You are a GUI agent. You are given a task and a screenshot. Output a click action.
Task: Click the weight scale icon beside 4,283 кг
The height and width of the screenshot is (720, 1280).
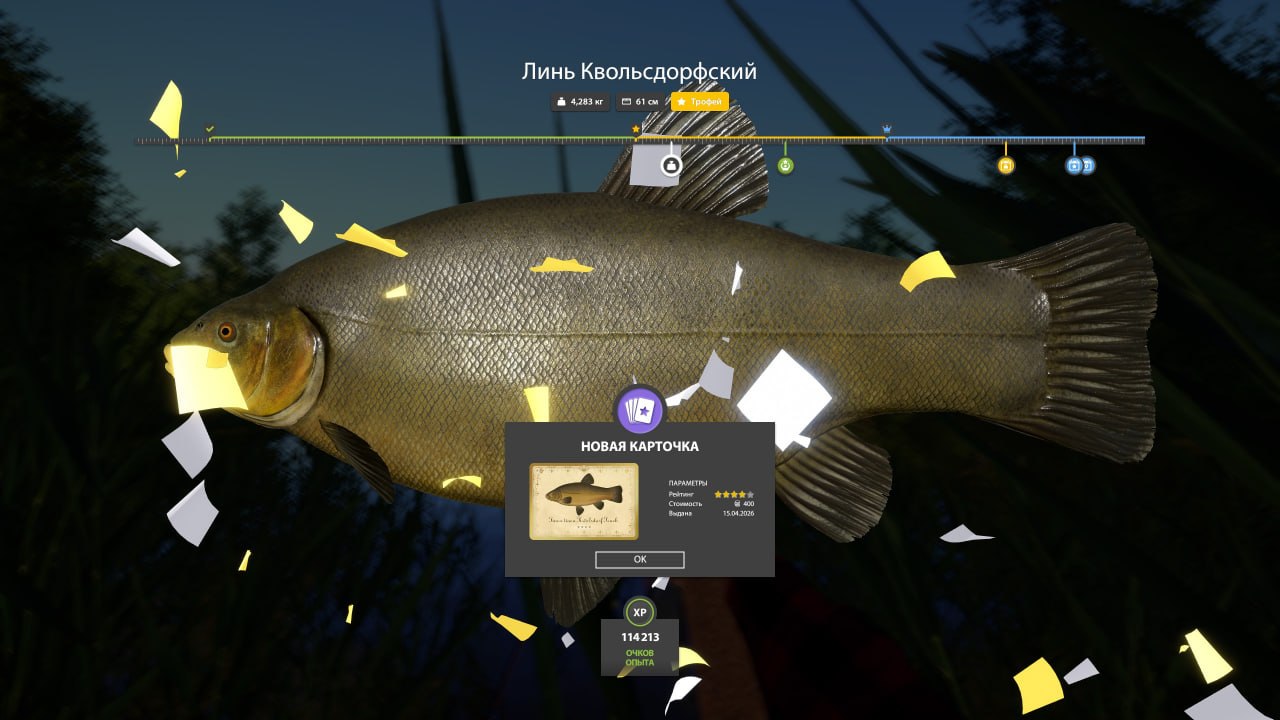point(561,101)
